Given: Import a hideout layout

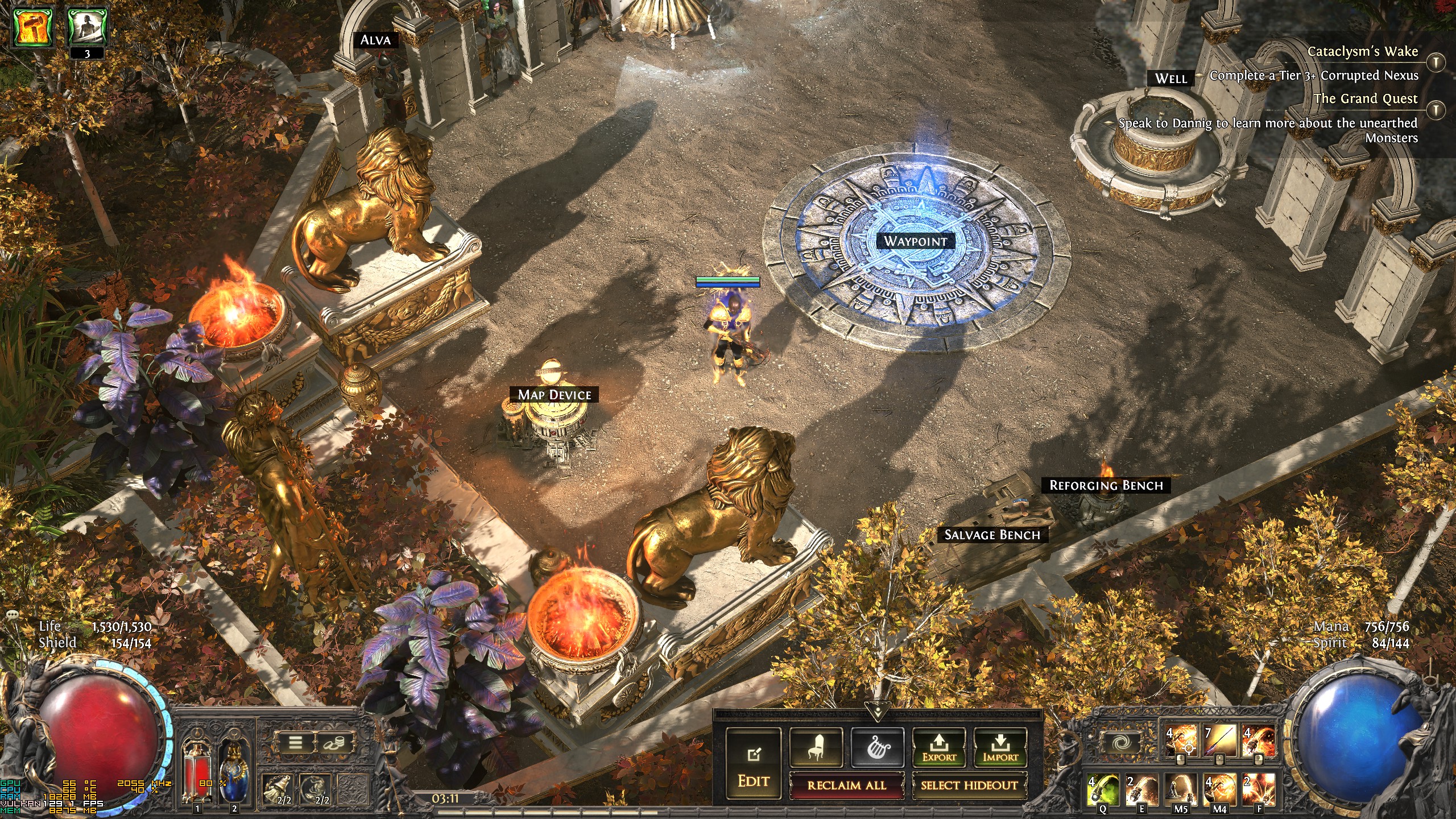Looking at the screenshot, I should tap(1000, 747).
